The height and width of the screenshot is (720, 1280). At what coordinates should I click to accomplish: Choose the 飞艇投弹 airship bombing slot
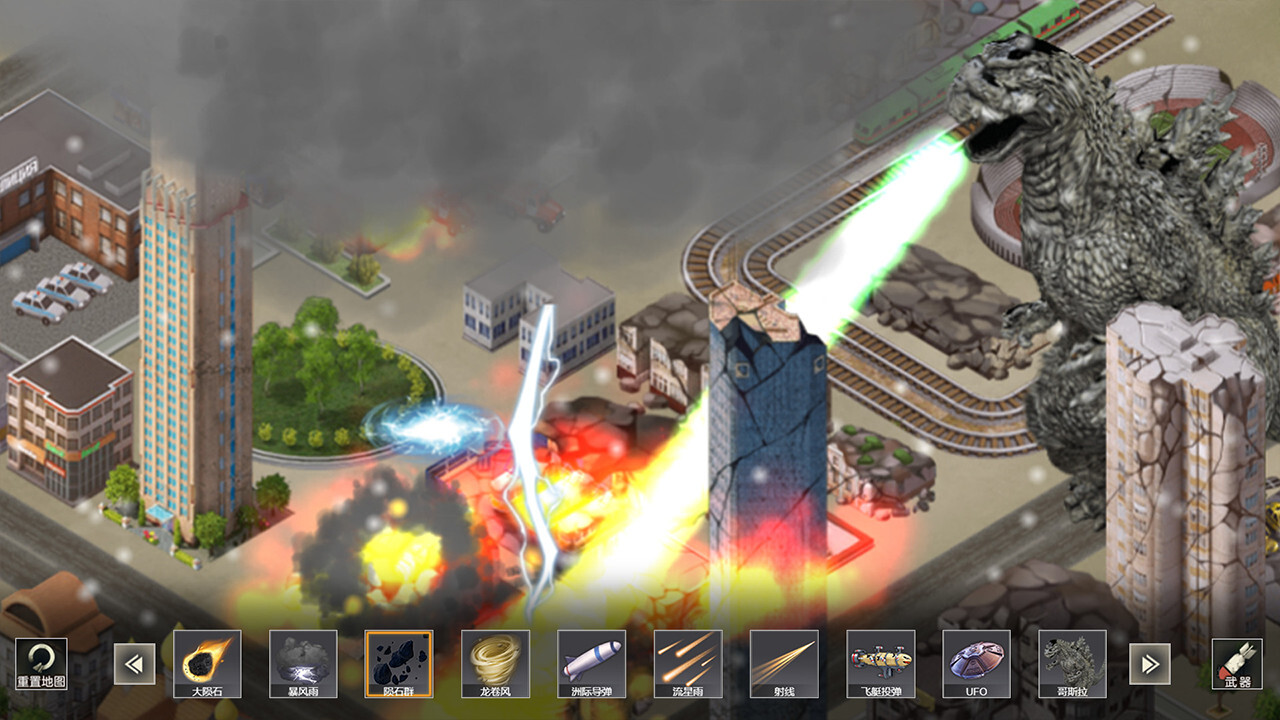pos(880,663)
